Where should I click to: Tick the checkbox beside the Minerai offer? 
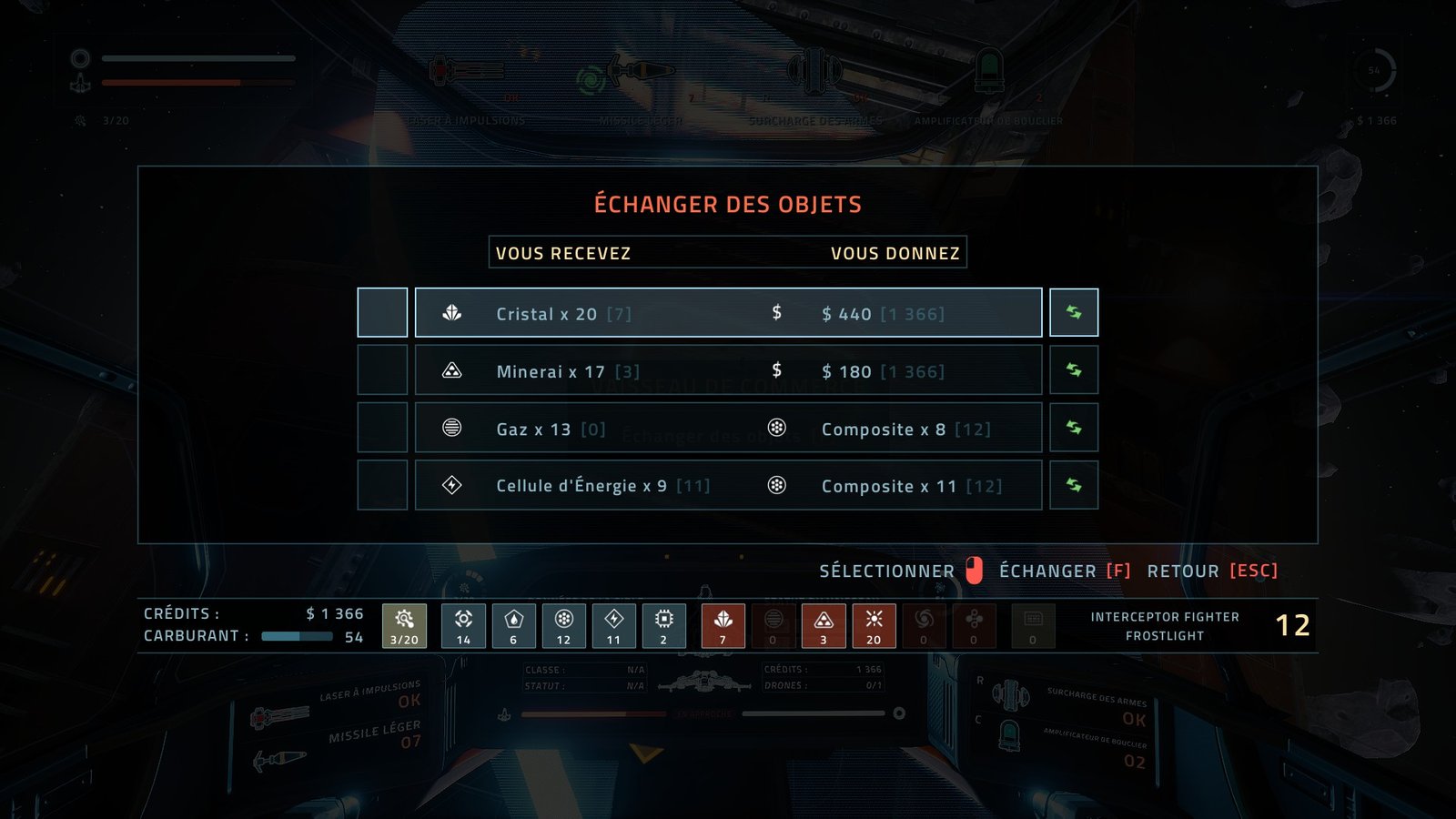(382, 370)
